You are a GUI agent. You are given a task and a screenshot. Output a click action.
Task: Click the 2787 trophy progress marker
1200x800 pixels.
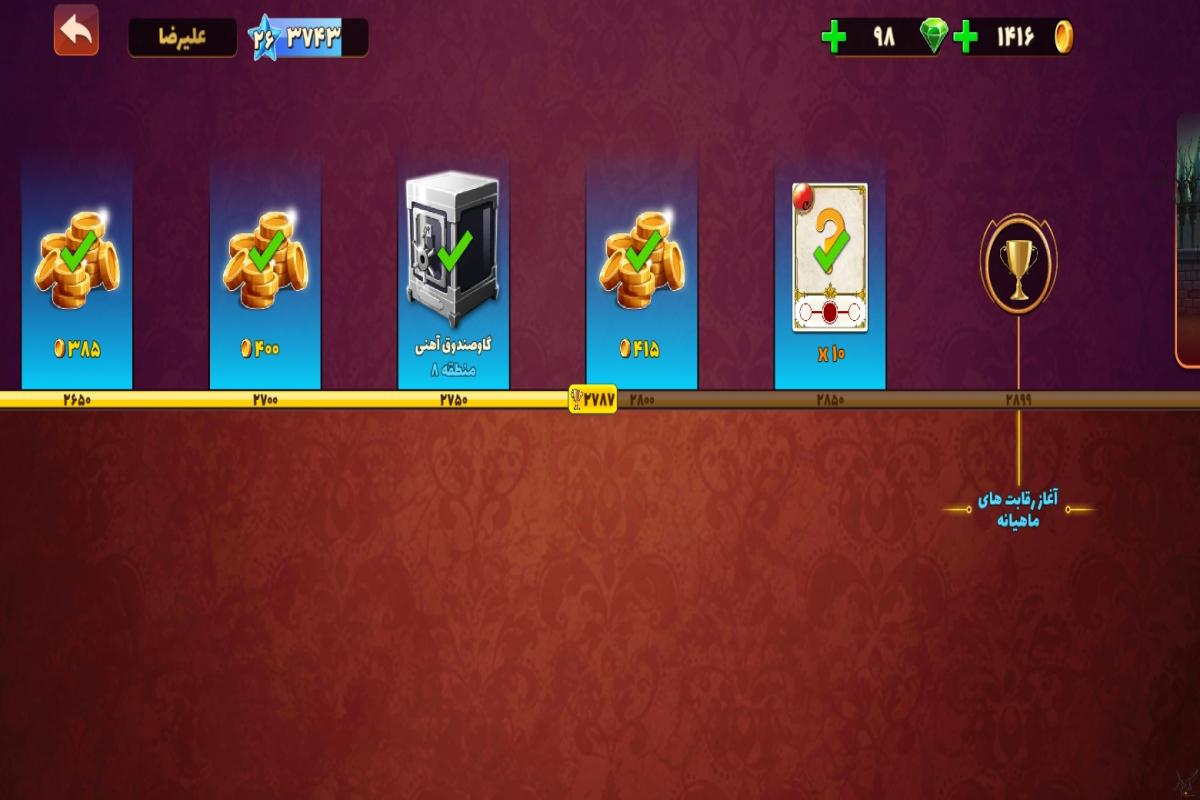[593, 399]
